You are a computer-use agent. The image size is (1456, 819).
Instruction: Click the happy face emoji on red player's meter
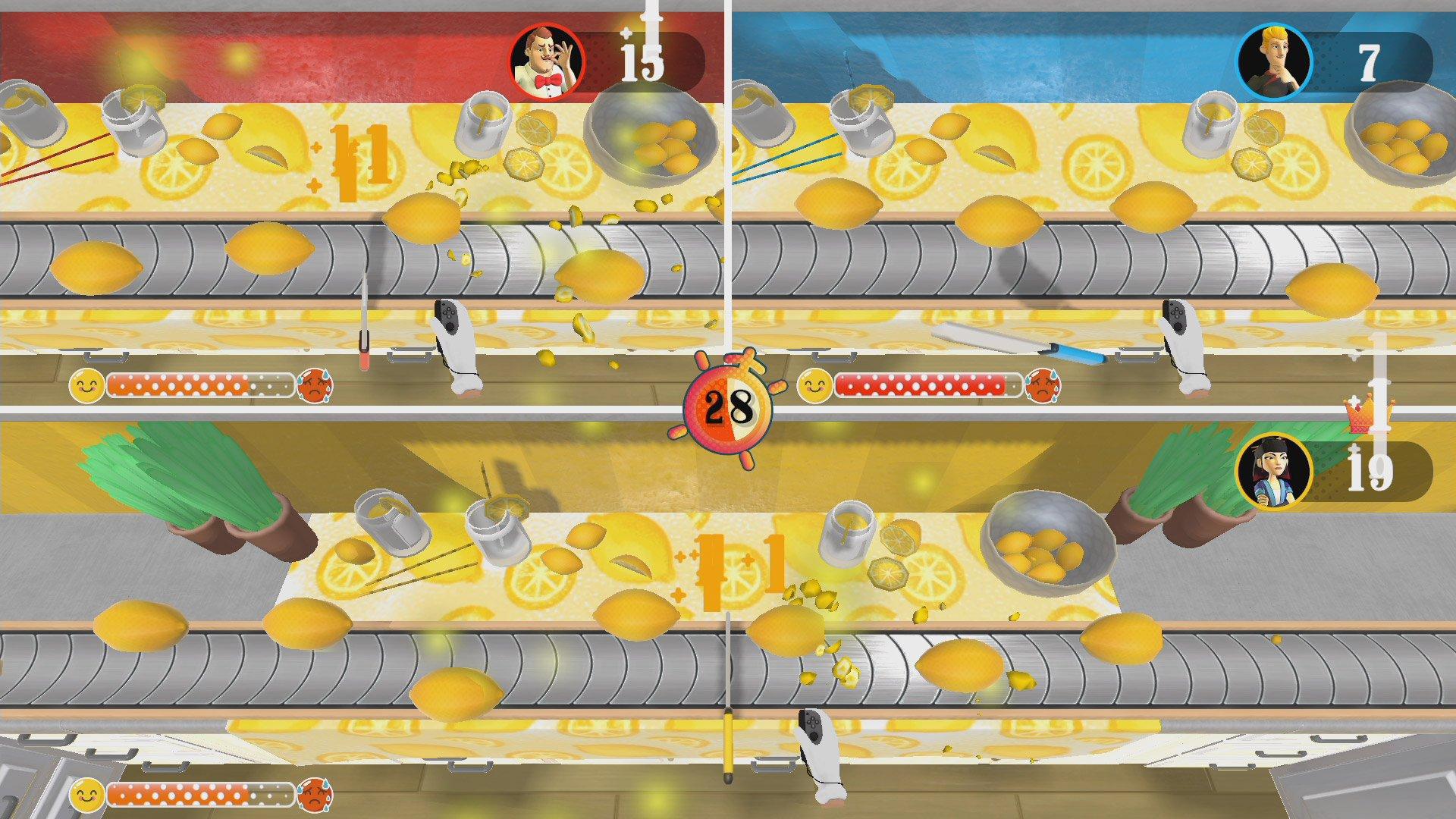(x=86, y=387)
